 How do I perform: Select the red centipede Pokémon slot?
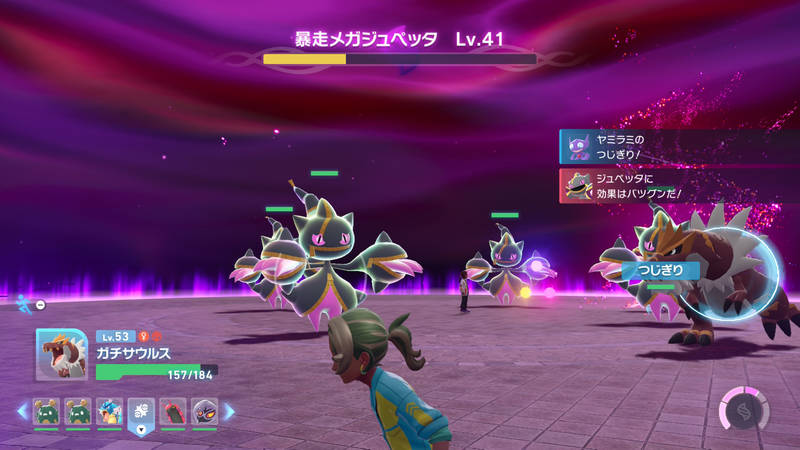(x=173, y=411)
